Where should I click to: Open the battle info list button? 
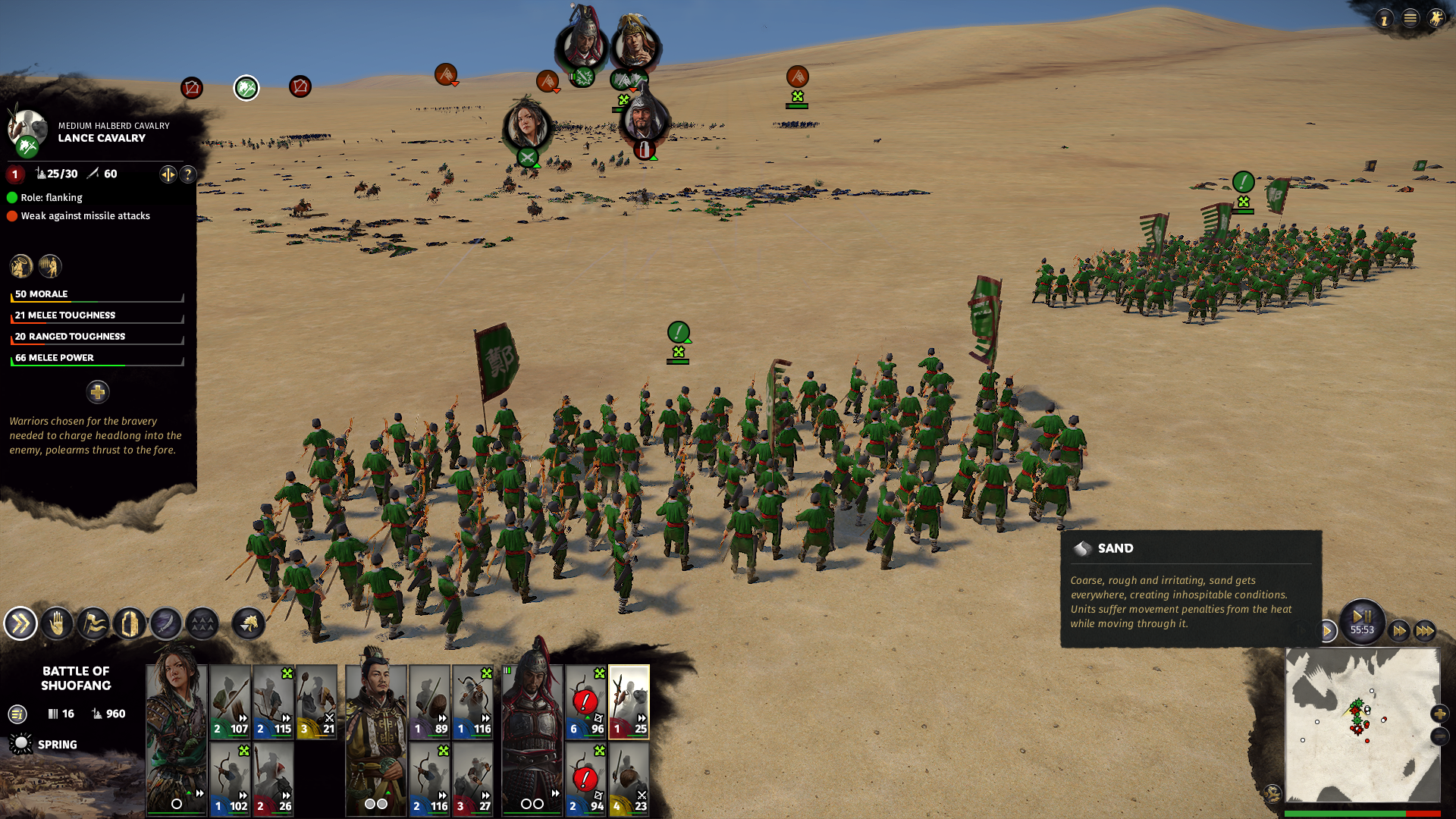point(17,714)
